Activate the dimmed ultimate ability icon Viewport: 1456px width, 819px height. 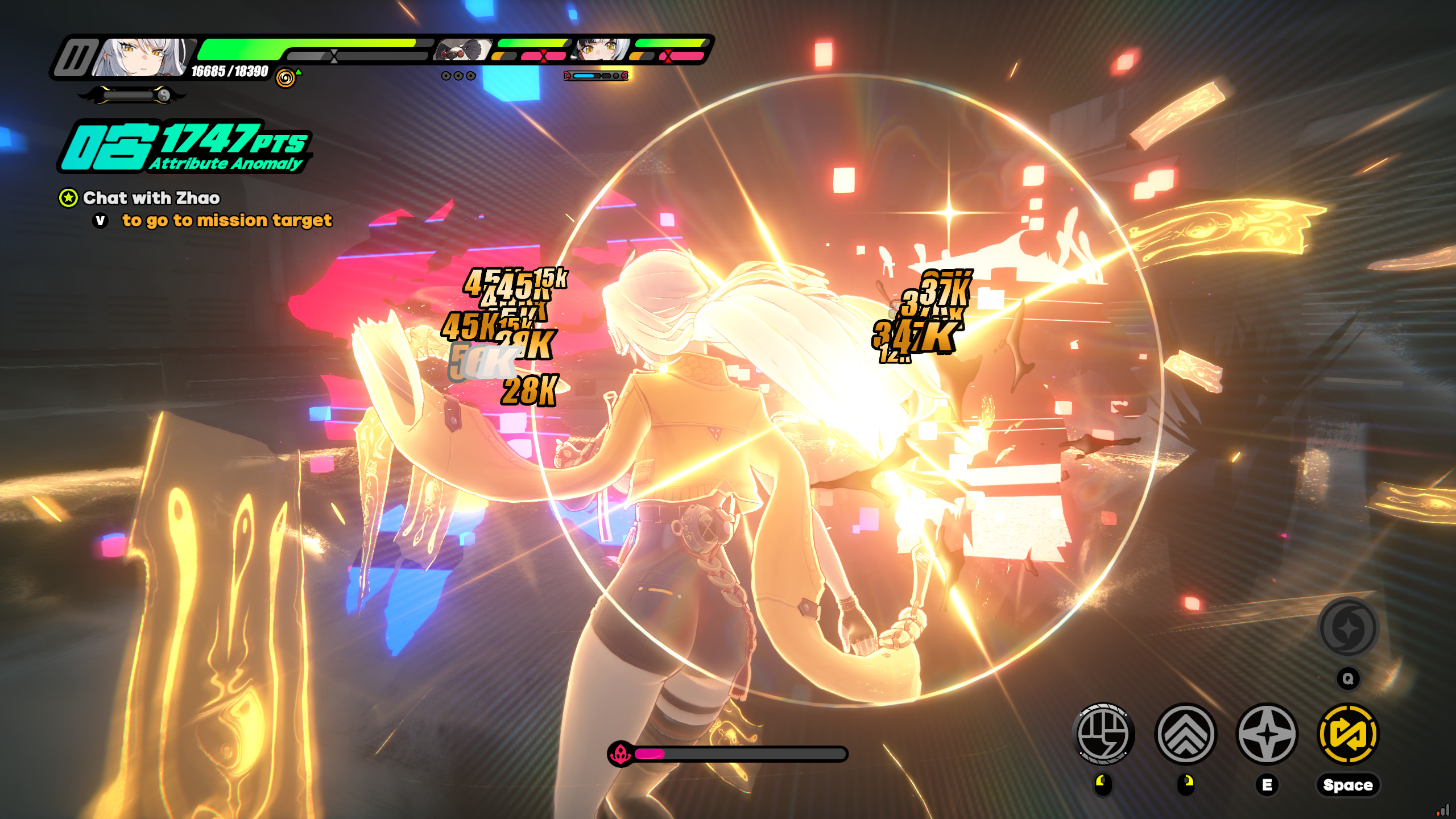click(1348, 628)
